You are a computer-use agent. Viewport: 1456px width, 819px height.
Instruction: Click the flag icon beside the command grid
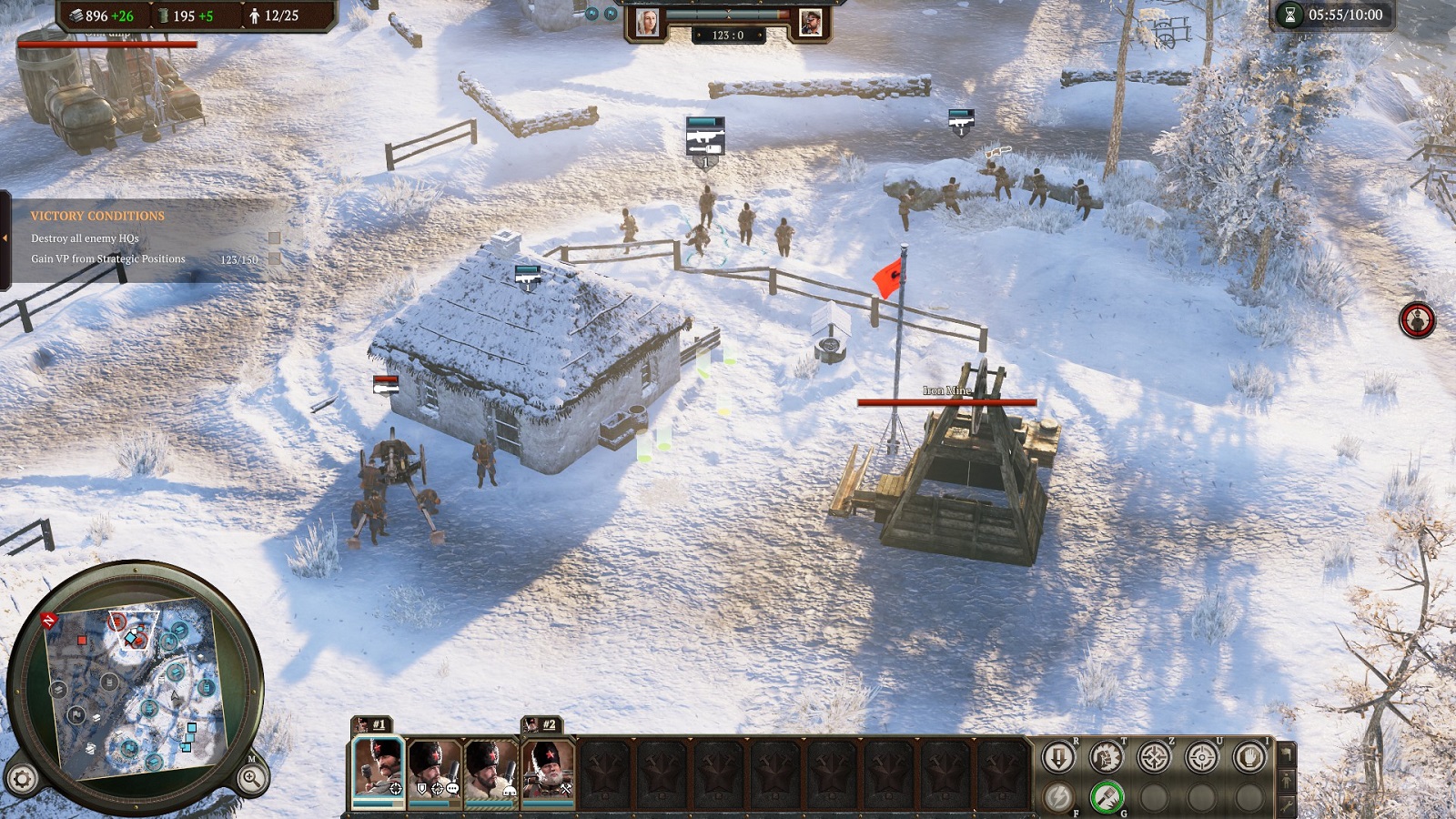coord(1286,754)
